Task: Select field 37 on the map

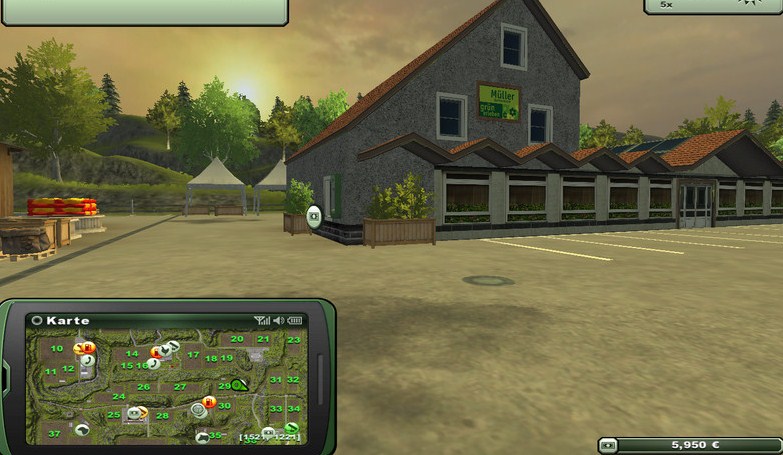Action: click(54, 434)
